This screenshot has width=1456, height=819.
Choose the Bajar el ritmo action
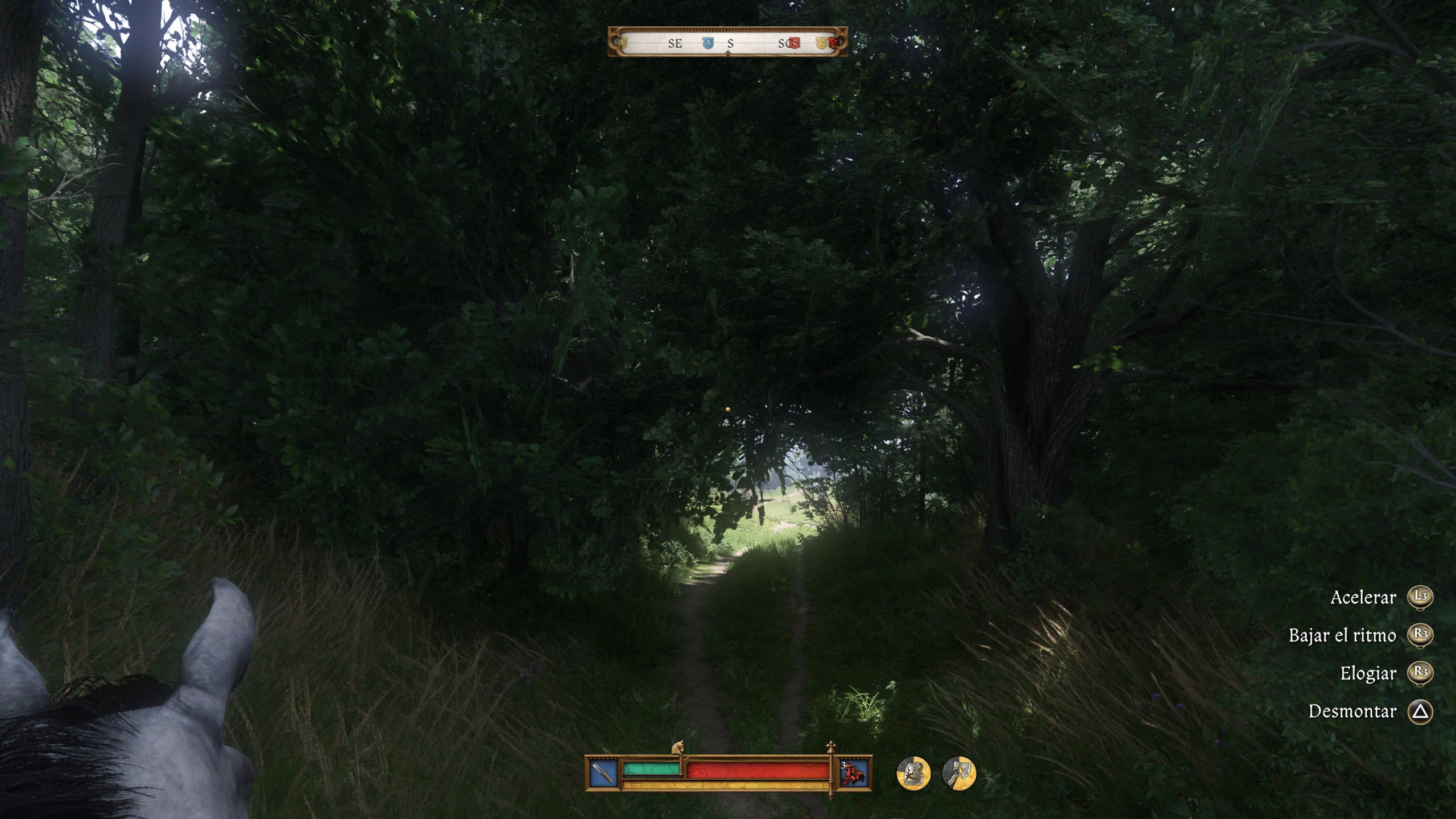click(x=1342, y=635)
